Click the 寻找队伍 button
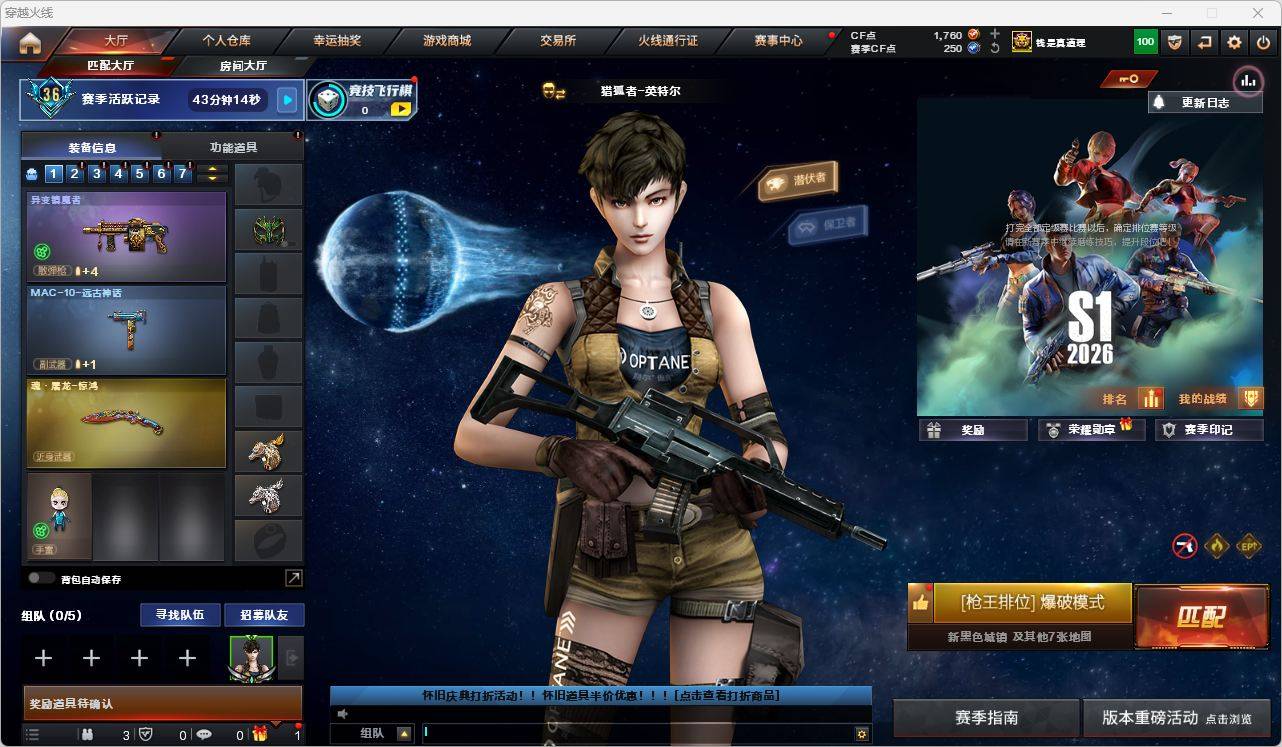1282x747 pixels. (179, 615)
